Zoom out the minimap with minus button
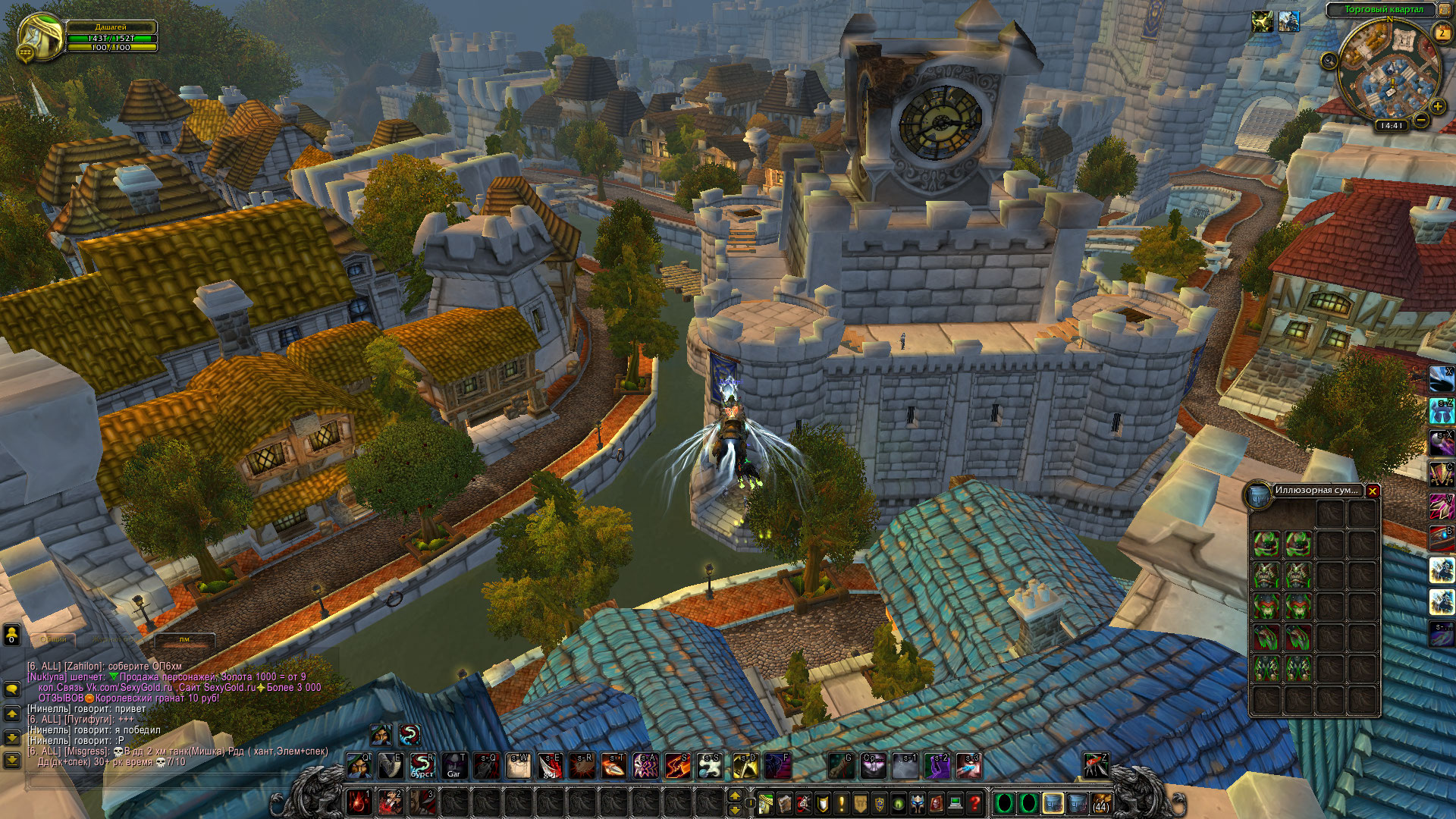 click(1420, 119)
